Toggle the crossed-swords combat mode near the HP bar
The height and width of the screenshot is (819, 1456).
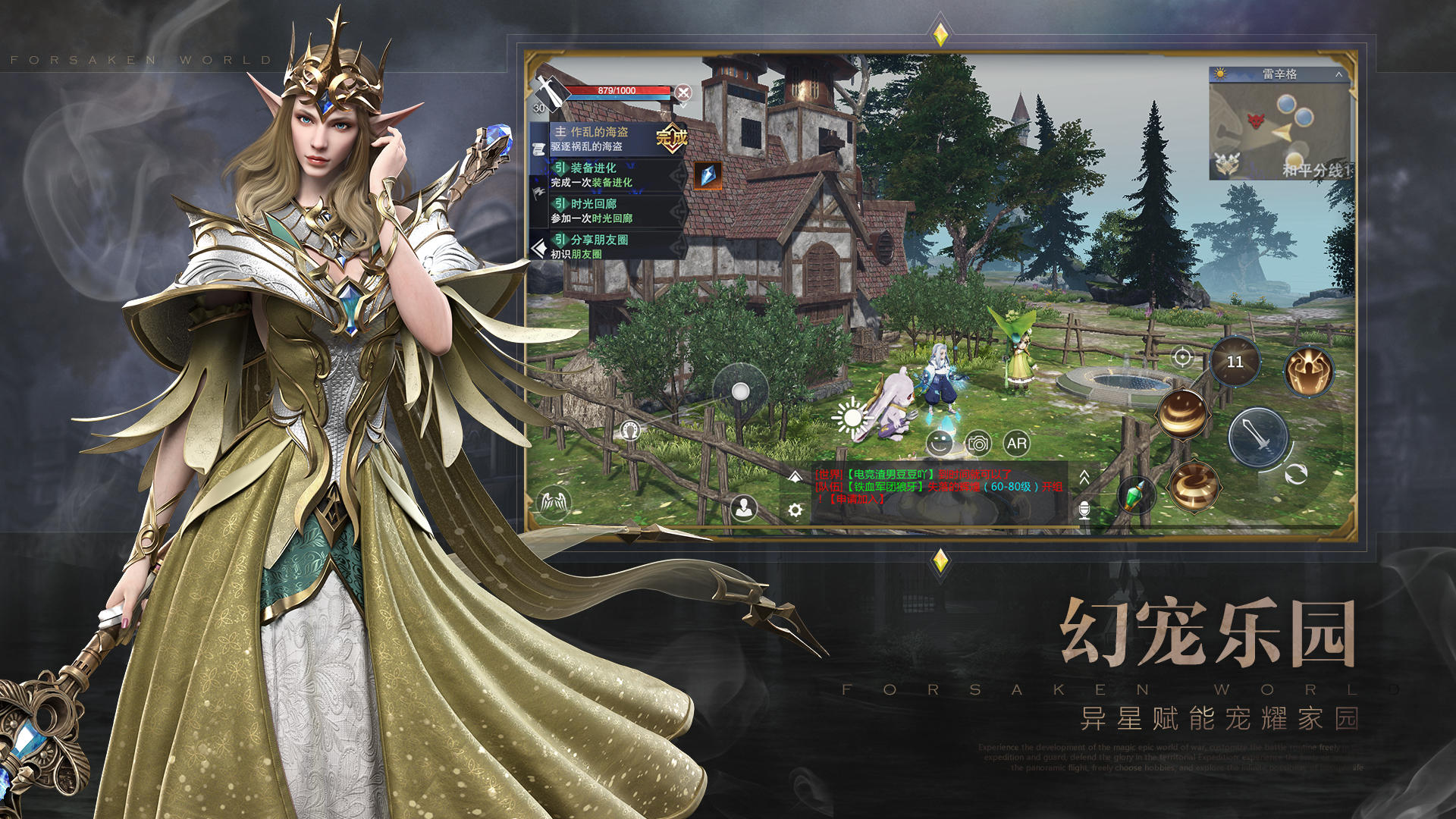(682, 93)
